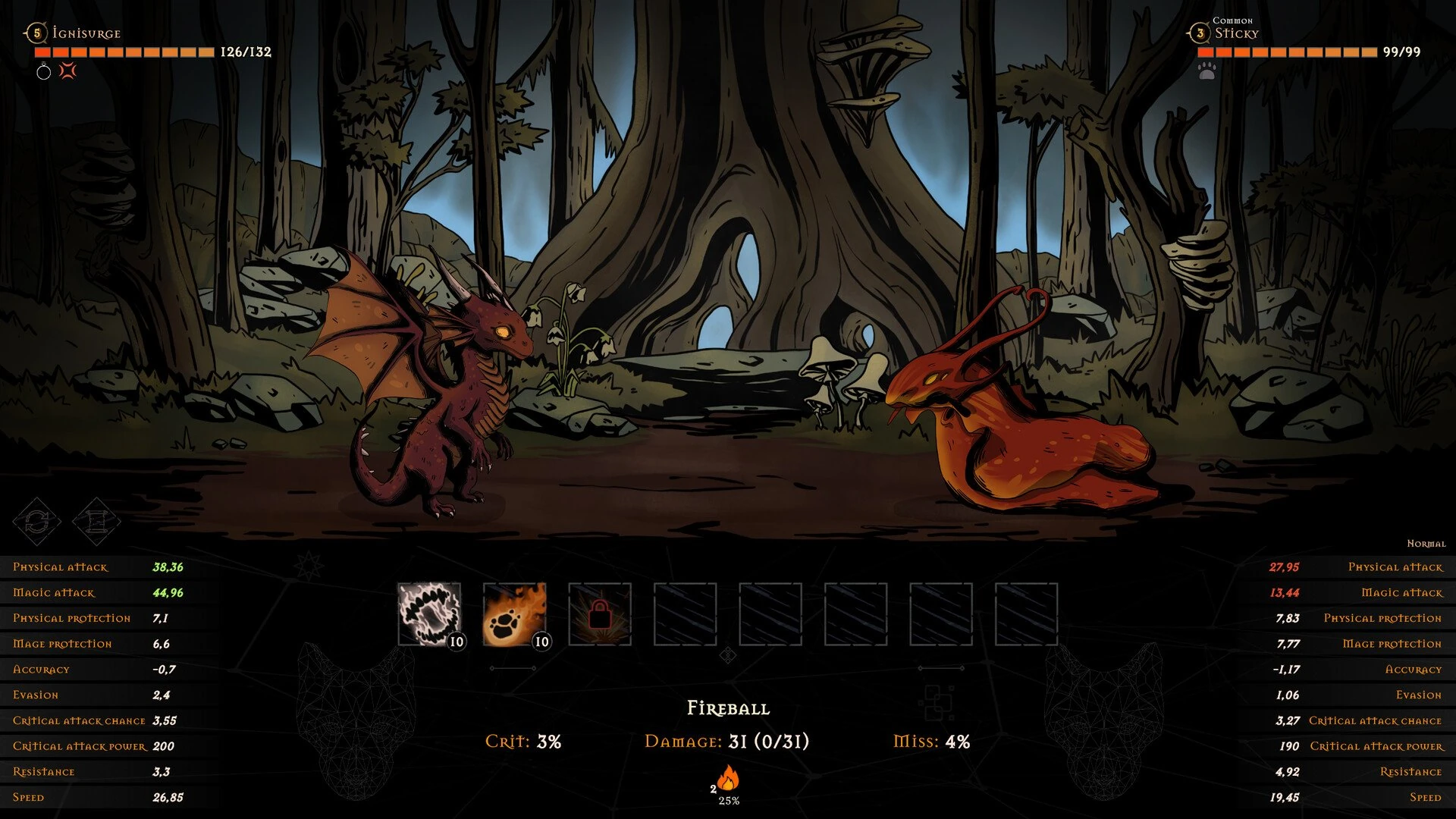Image resolution: width=1456 pixels, height=819 pixels.
Task: Inspect Ignisurge's red rage status icon
Action: (68, 71)
